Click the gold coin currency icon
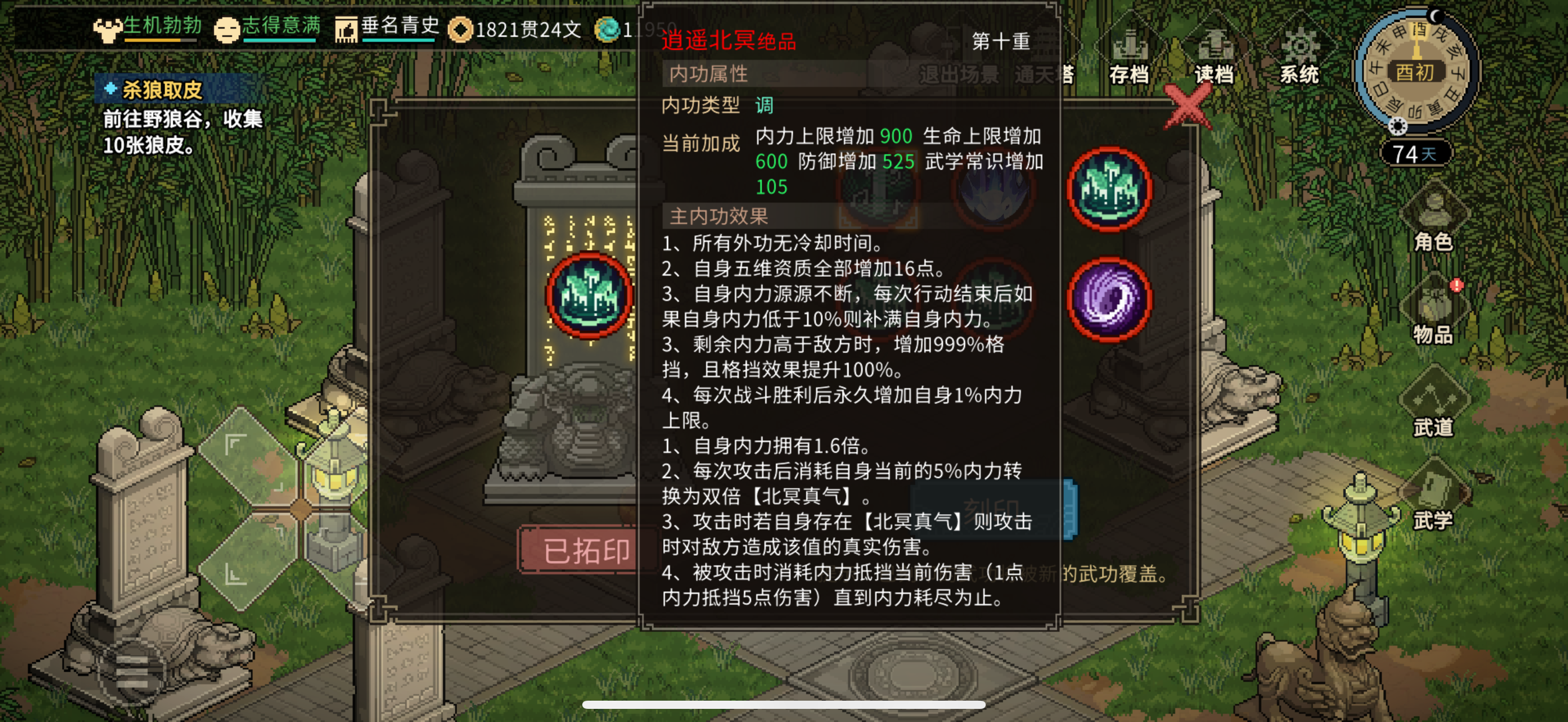The height and width of the screenshot is (722, 1568). click(x=463, y=29)
